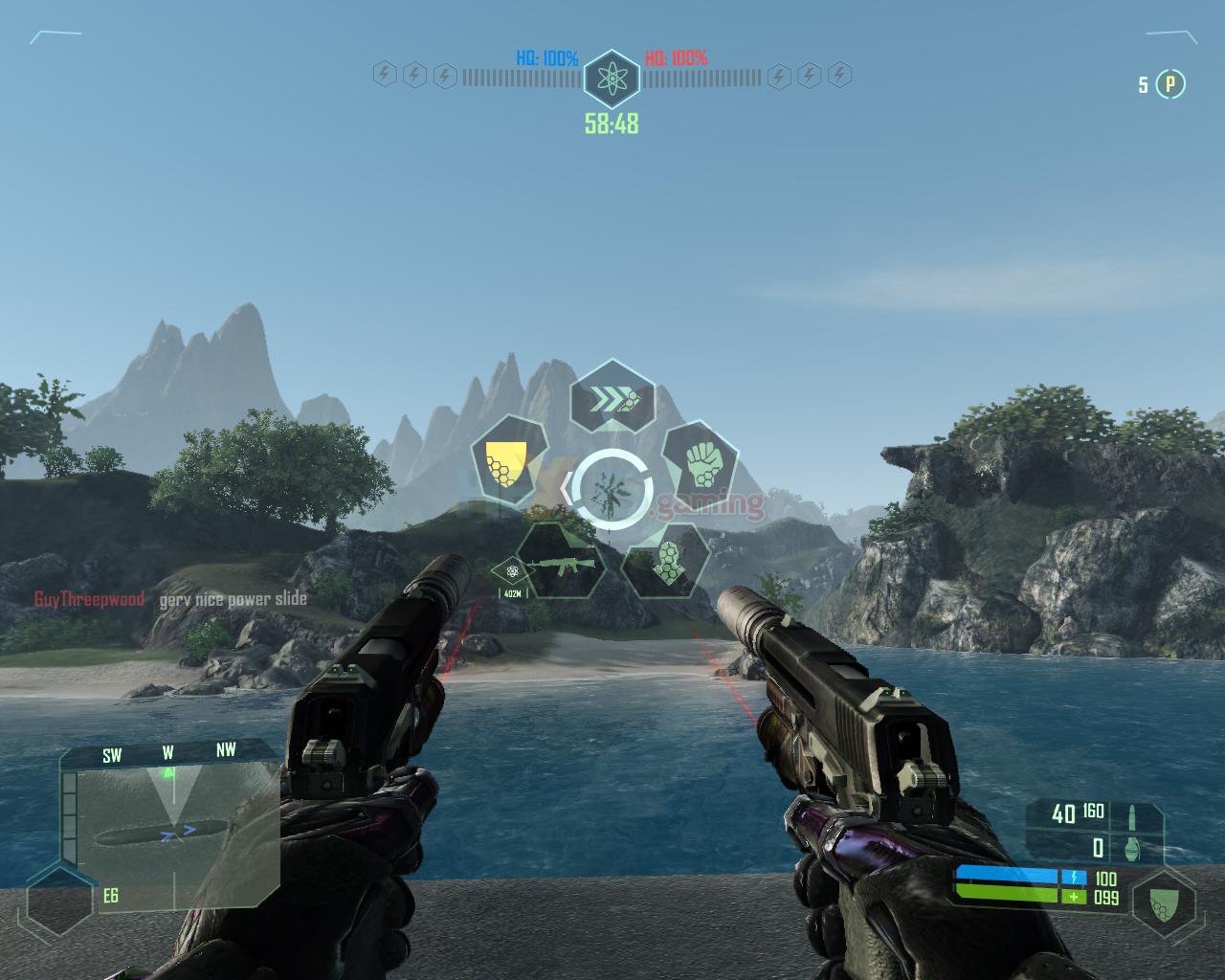The image size is (1225, 980).
Task: Click the atom objective marker labeled 402M
Action: pyautogui.click(x=513, y=571)
